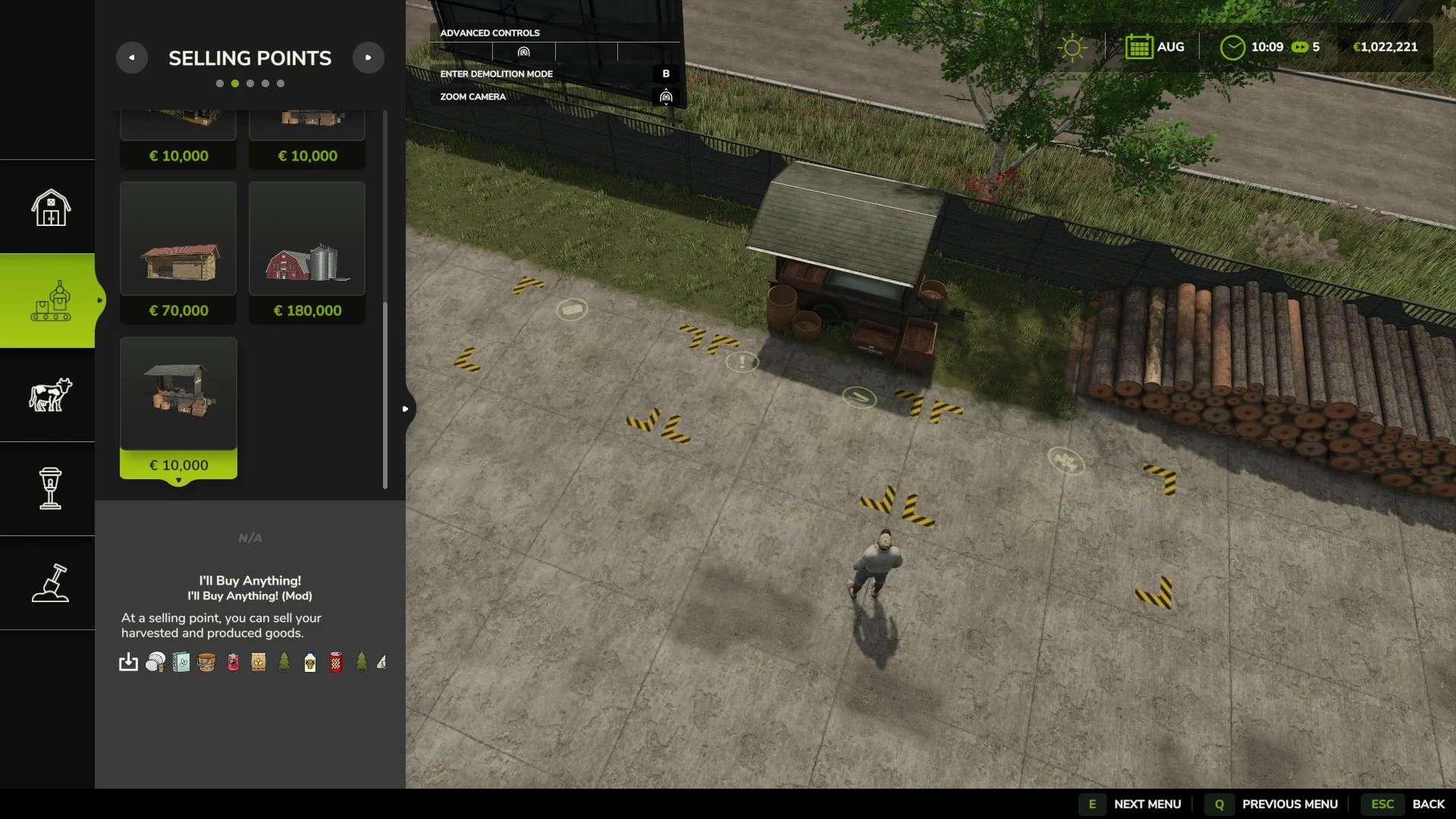Advance to the next category arrow
Viewport: 1456px width, 819px height.
pos(369,58)
